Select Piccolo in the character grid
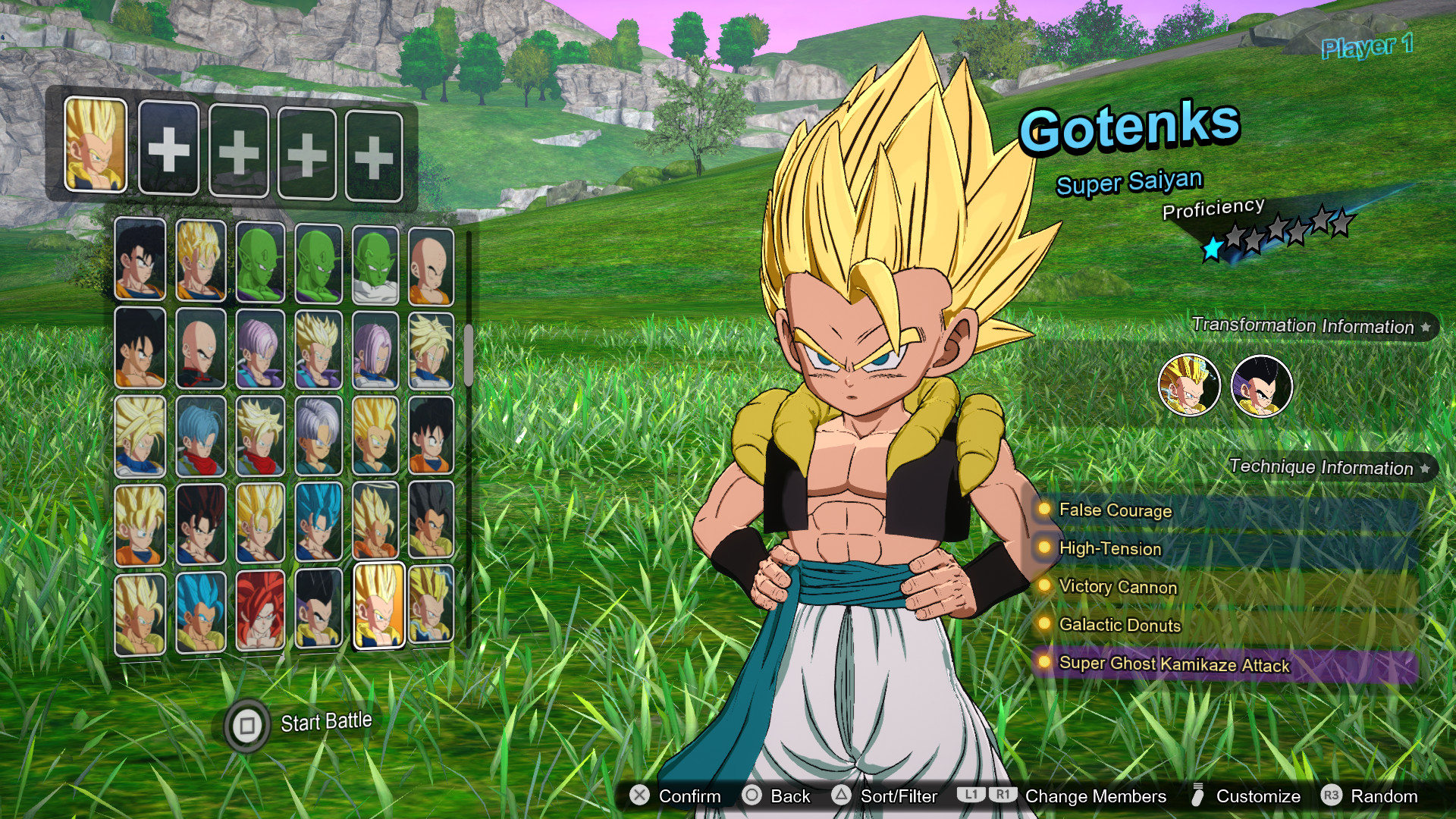1456x819 pixels. [261, 260]
